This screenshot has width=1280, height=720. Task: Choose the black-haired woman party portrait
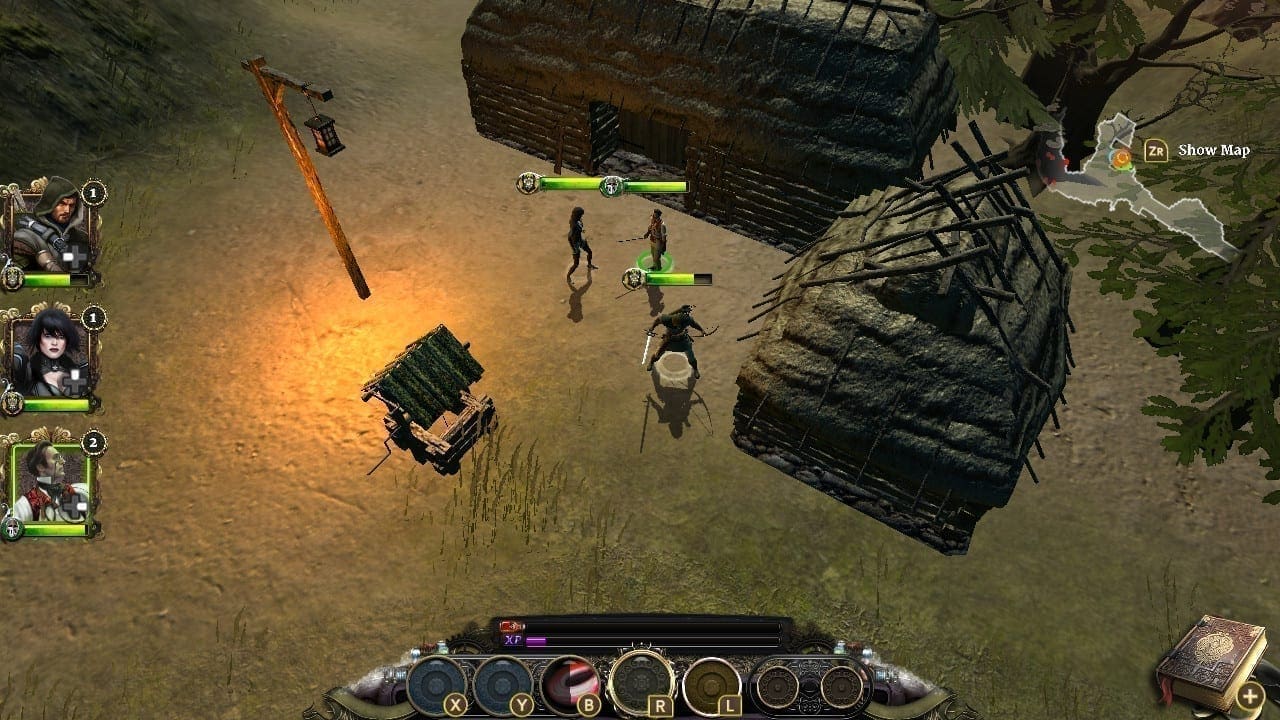[50, 357]
